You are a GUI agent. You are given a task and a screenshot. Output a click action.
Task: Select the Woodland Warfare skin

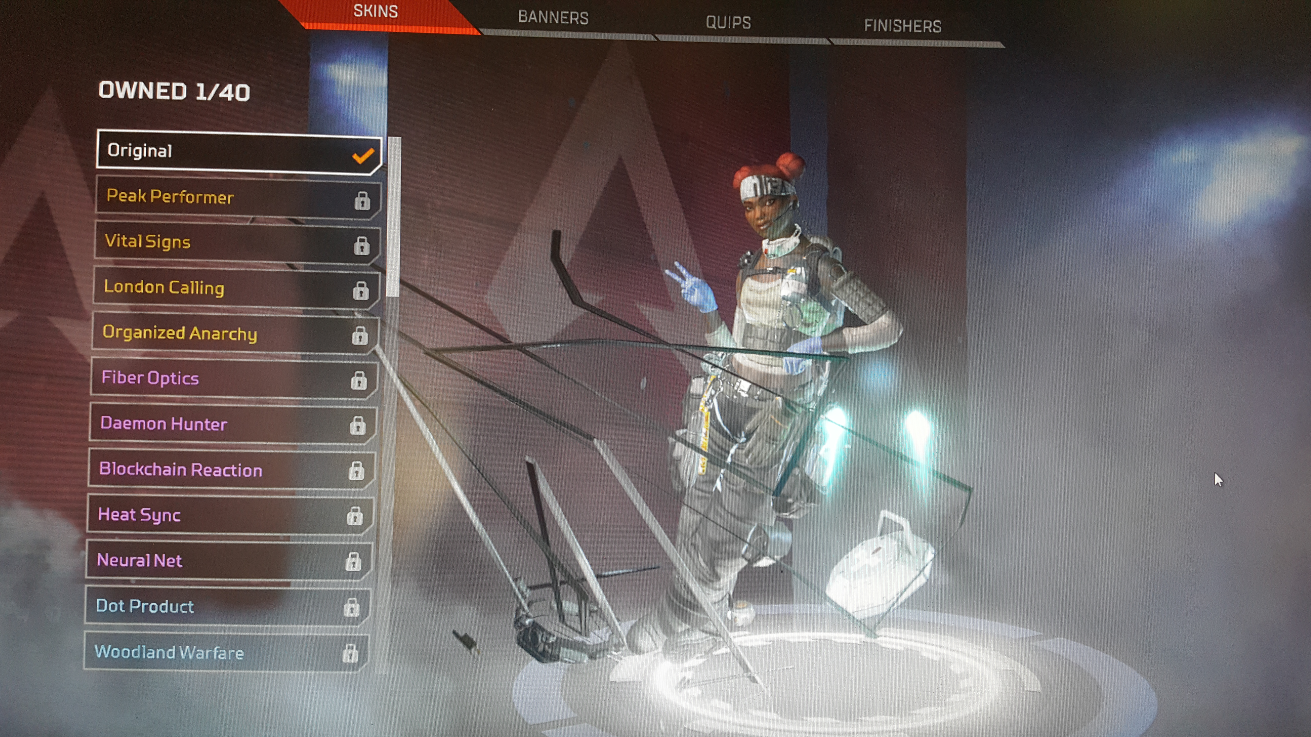(226, 653)
